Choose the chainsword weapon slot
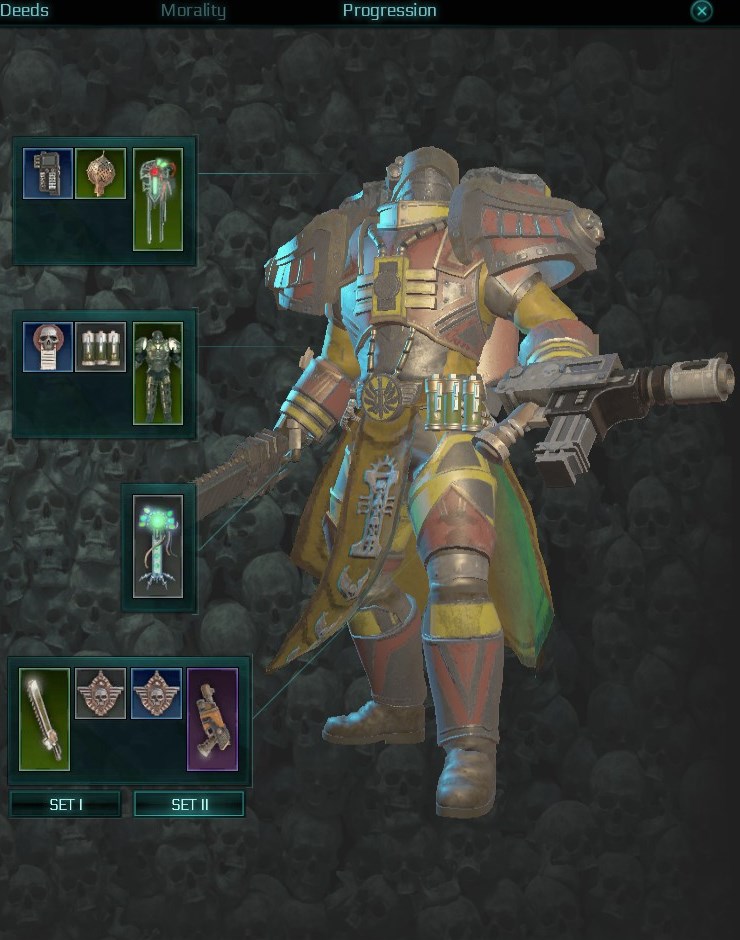 coord(45,719)
